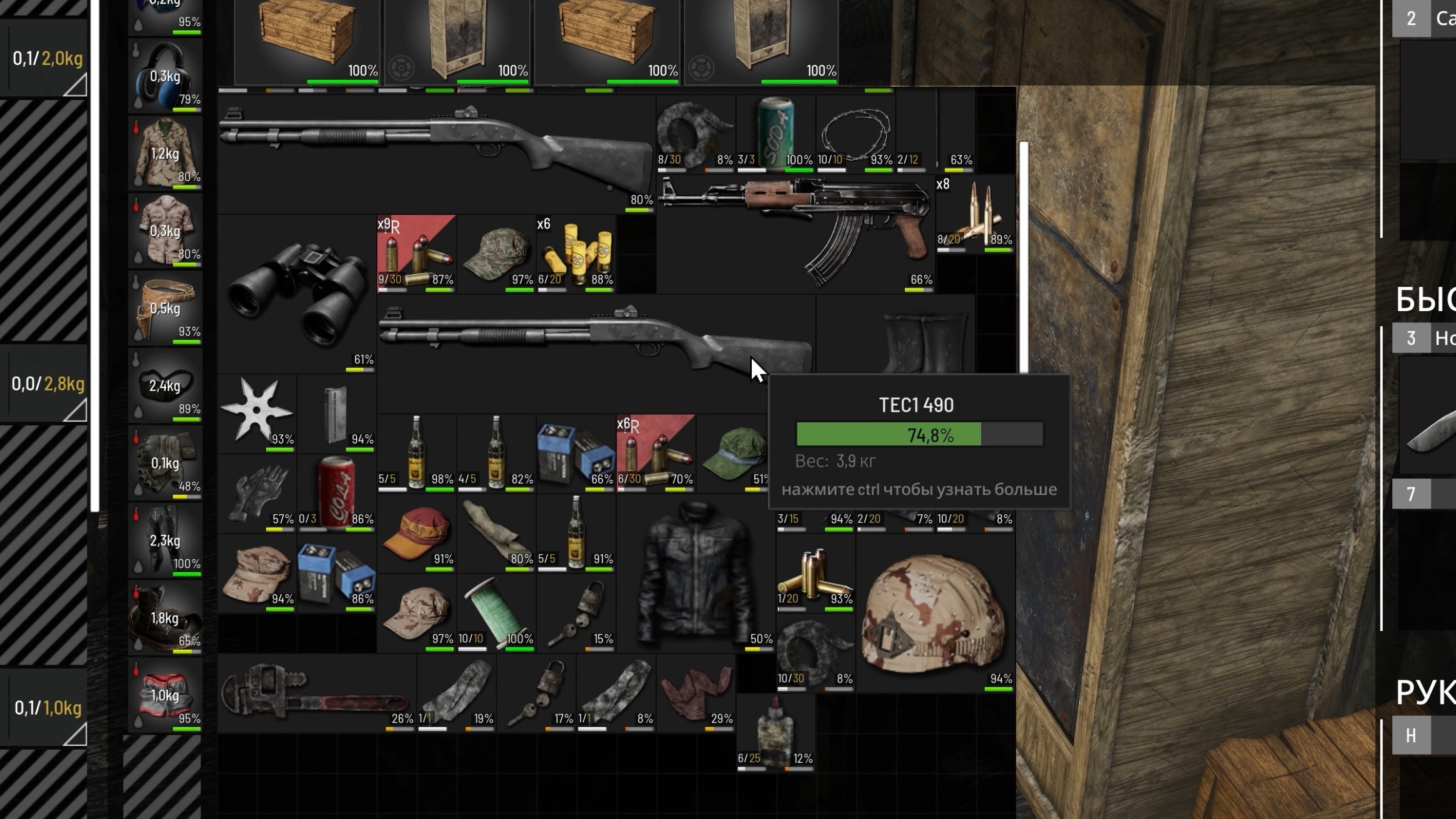Select the leather holster belt slot

[165, 308]
